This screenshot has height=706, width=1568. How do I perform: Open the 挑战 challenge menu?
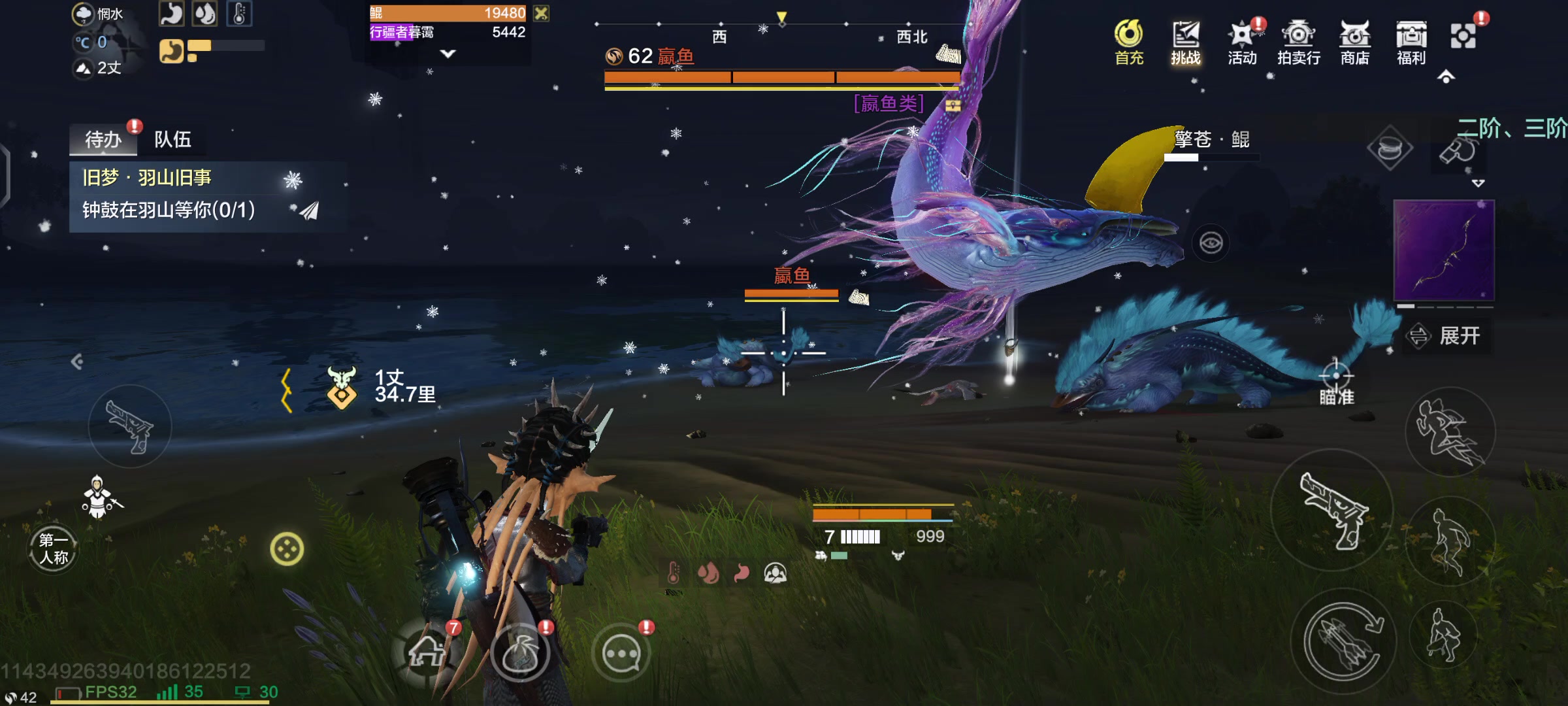(x=1185, y=41)
